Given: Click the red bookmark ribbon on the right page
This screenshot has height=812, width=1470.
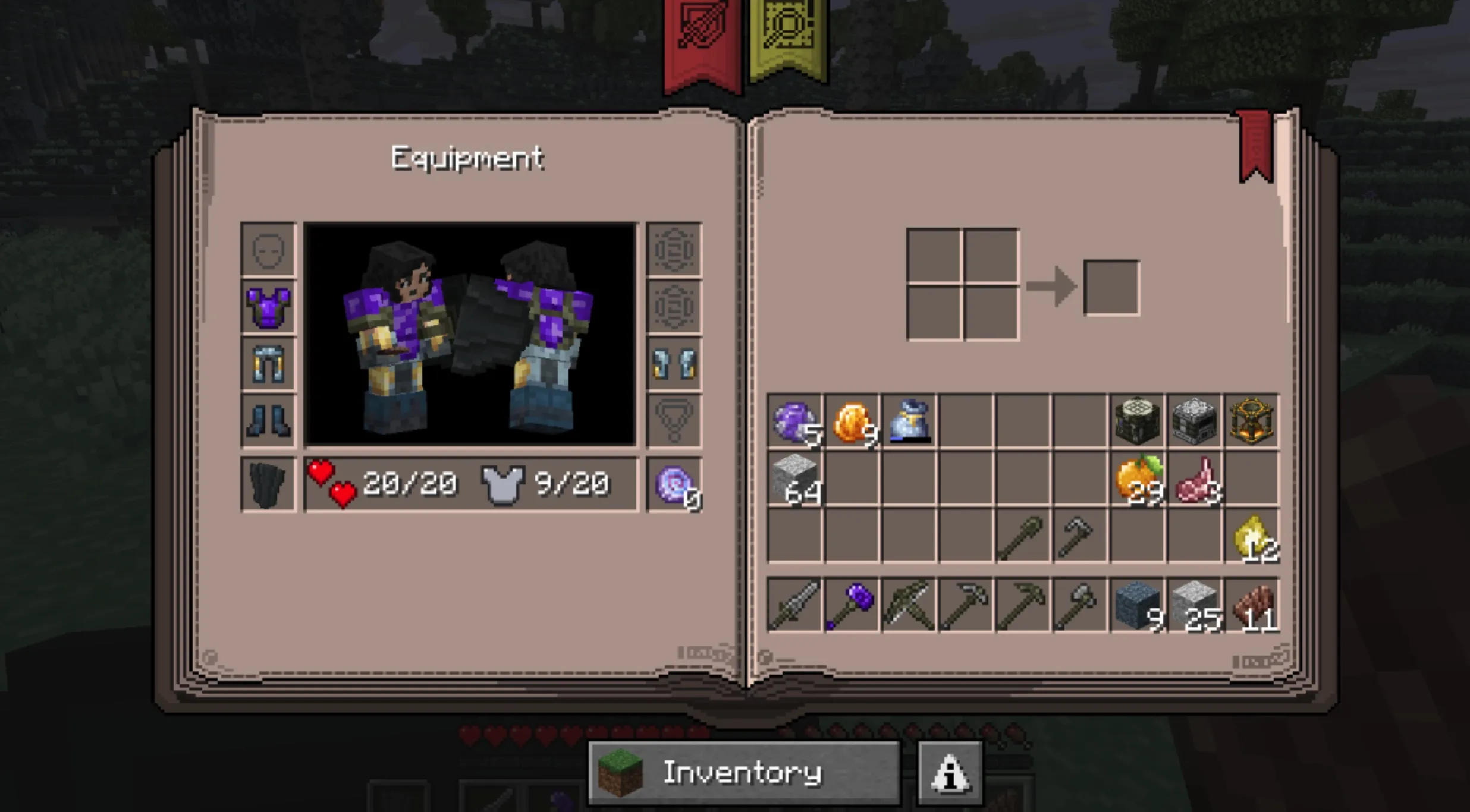Looking at the screenshot, I should pos(1255,146).
